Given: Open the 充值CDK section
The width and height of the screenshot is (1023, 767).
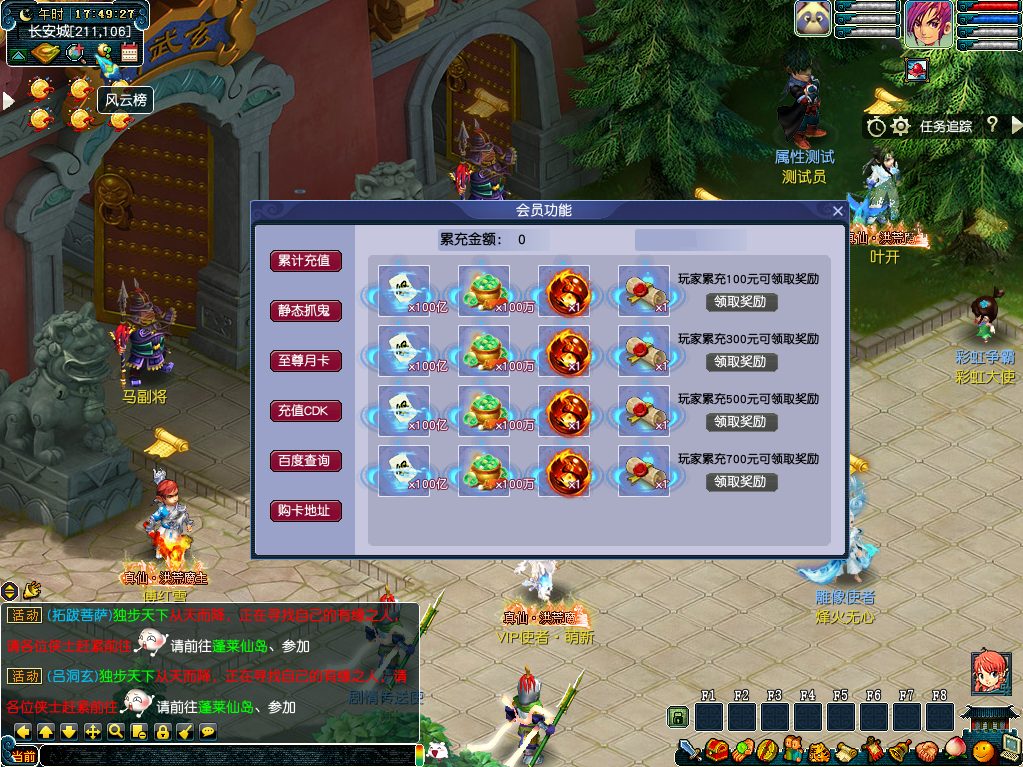Looking at the screenshot, I should click(x=305, y=411).
